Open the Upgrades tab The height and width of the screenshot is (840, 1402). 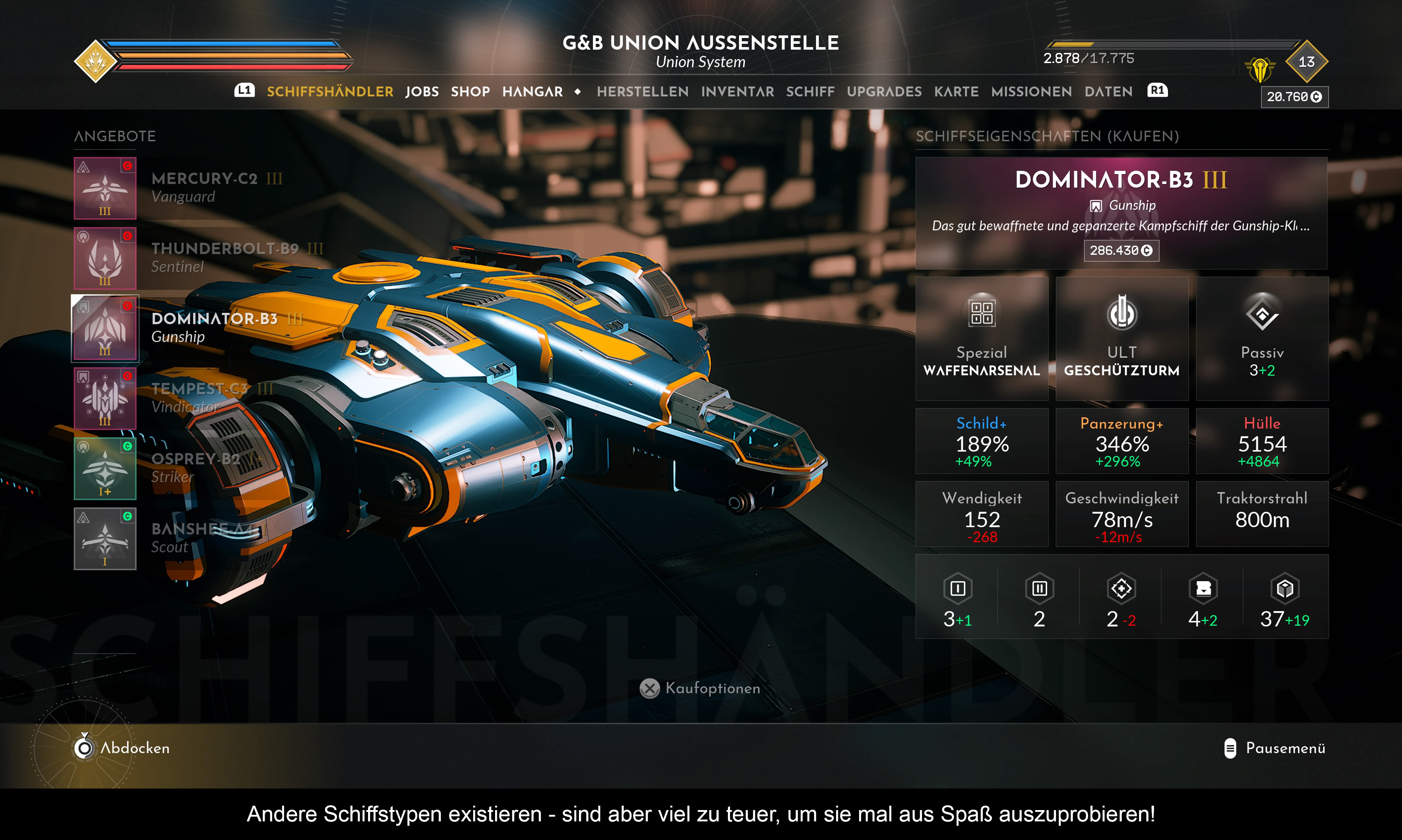coord(884,92)
